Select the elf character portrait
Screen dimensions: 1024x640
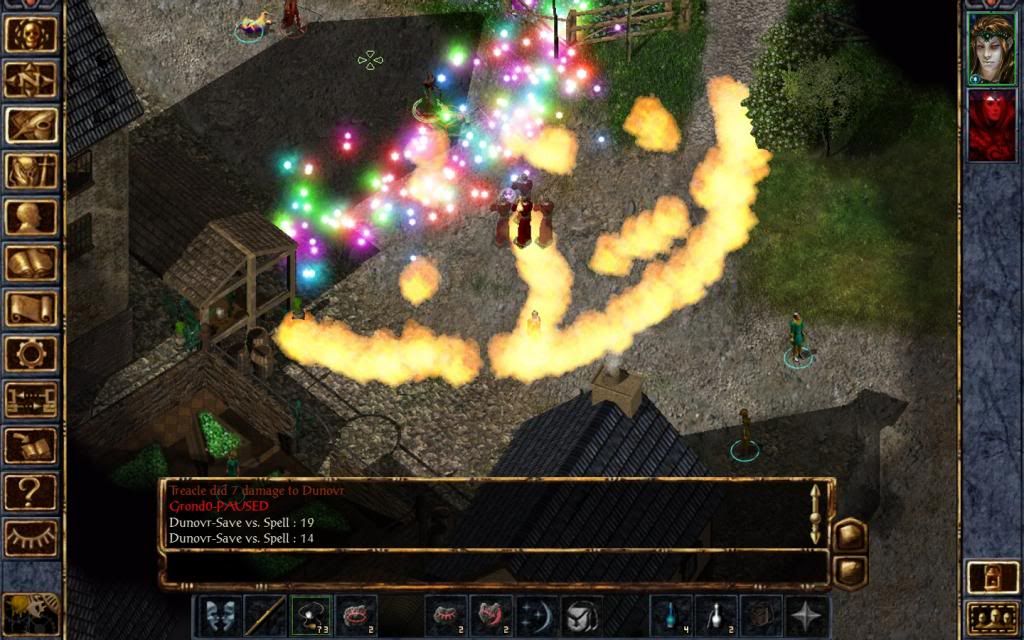pos(991,49)
